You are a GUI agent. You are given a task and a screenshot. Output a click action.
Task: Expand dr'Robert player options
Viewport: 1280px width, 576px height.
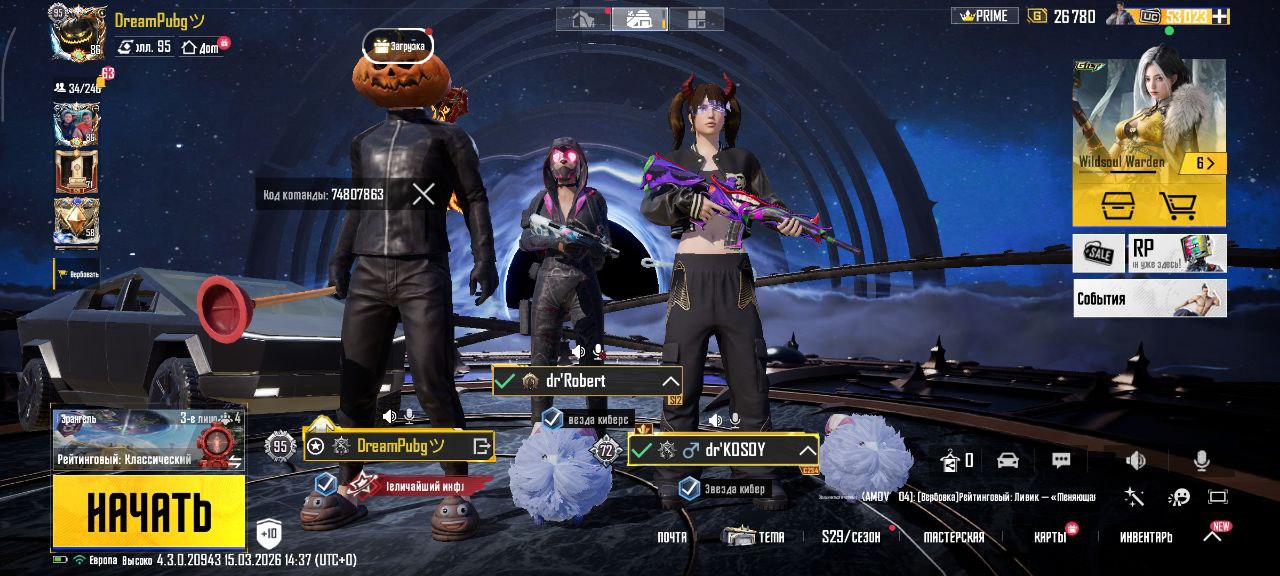pyautogui.click(x=670, y=381)
